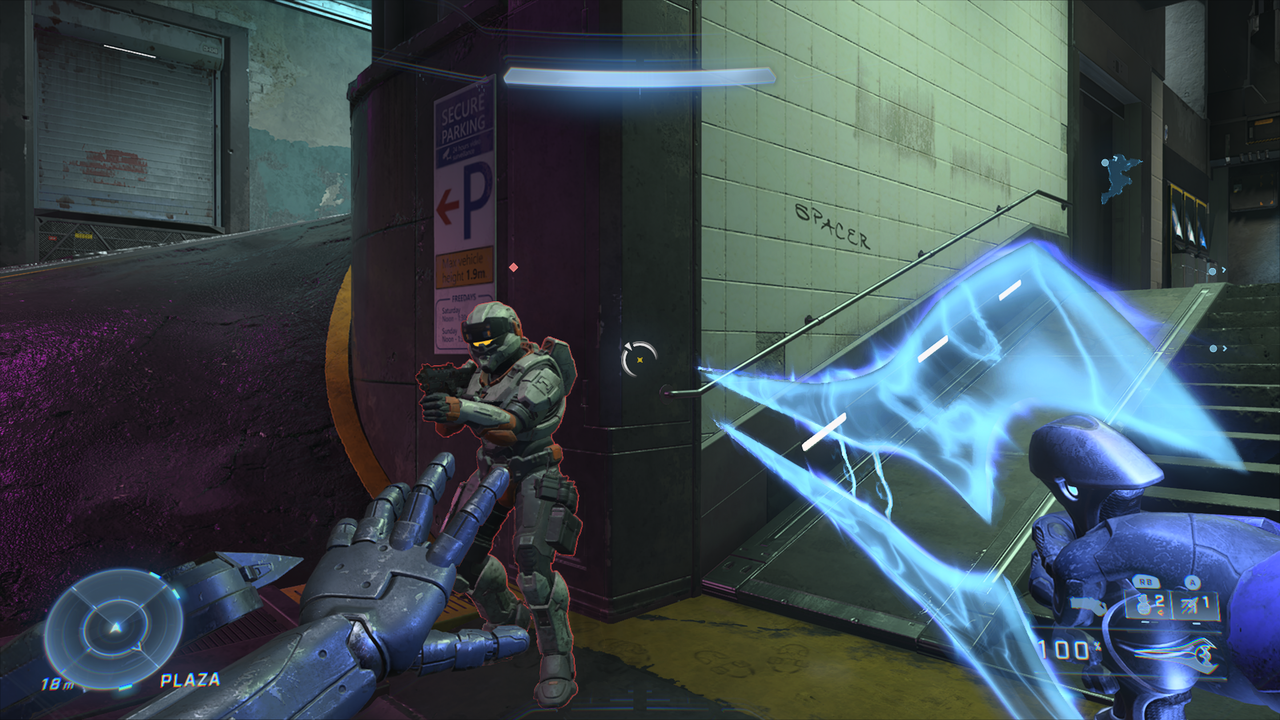Switch to the holstered secondary weapon icon
The height and width of the screenshot is (720, 1280).
tap(1087, 604)
